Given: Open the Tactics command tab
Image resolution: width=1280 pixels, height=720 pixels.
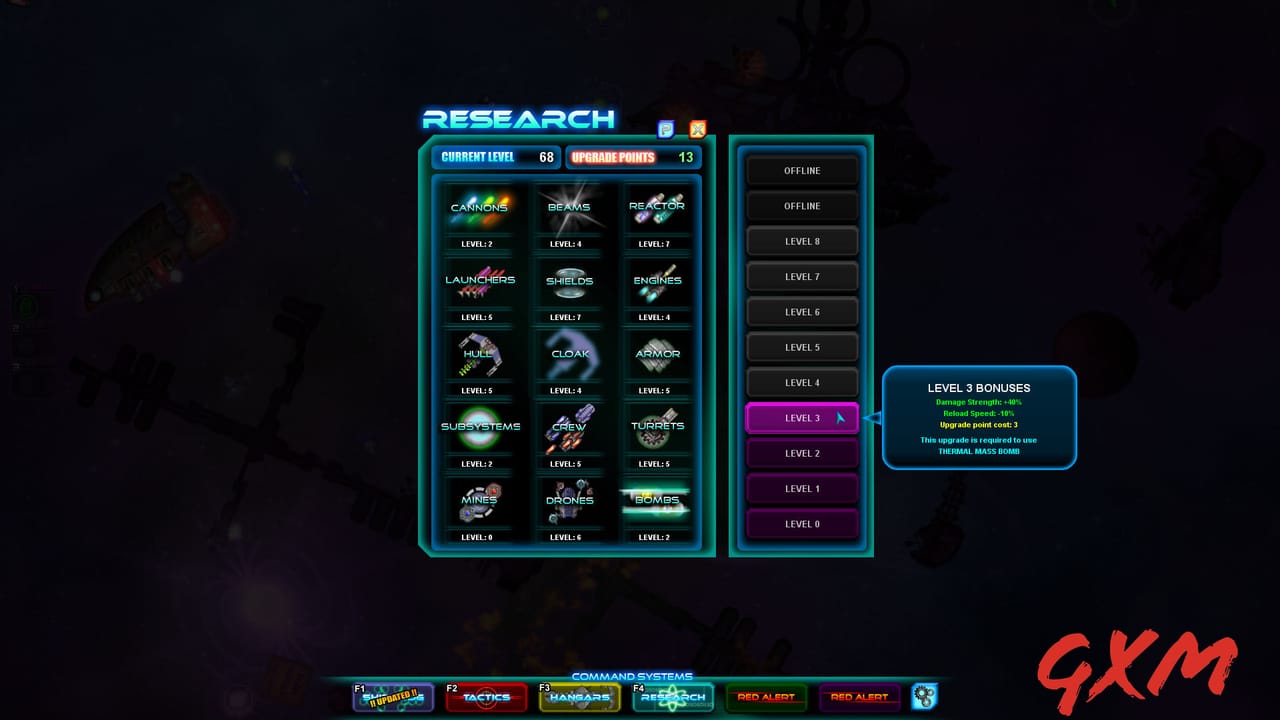Looking at the screenshot, I should pos(486,699).
